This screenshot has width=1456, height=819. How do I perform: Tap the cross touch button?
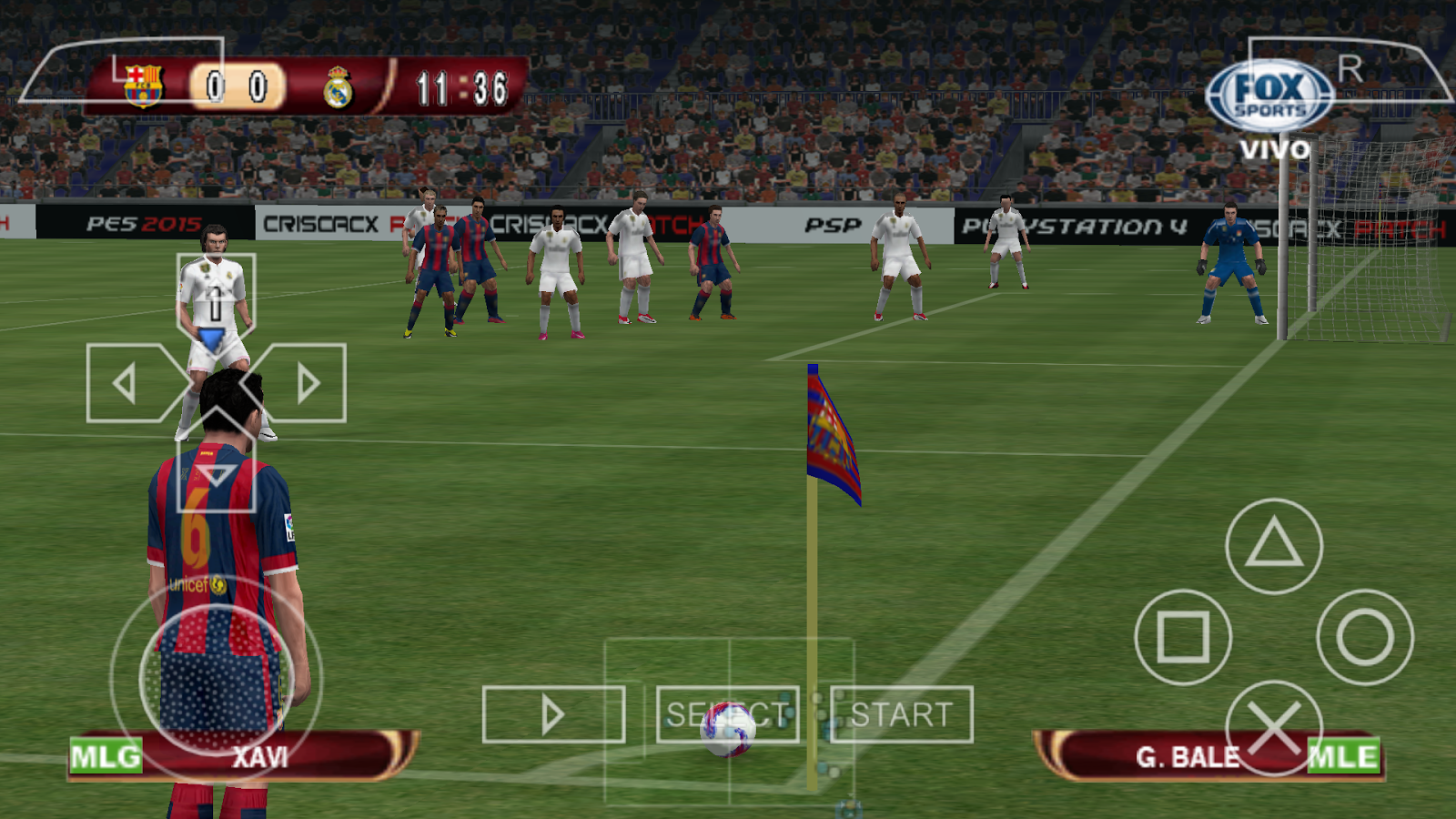coord(1274,728)
